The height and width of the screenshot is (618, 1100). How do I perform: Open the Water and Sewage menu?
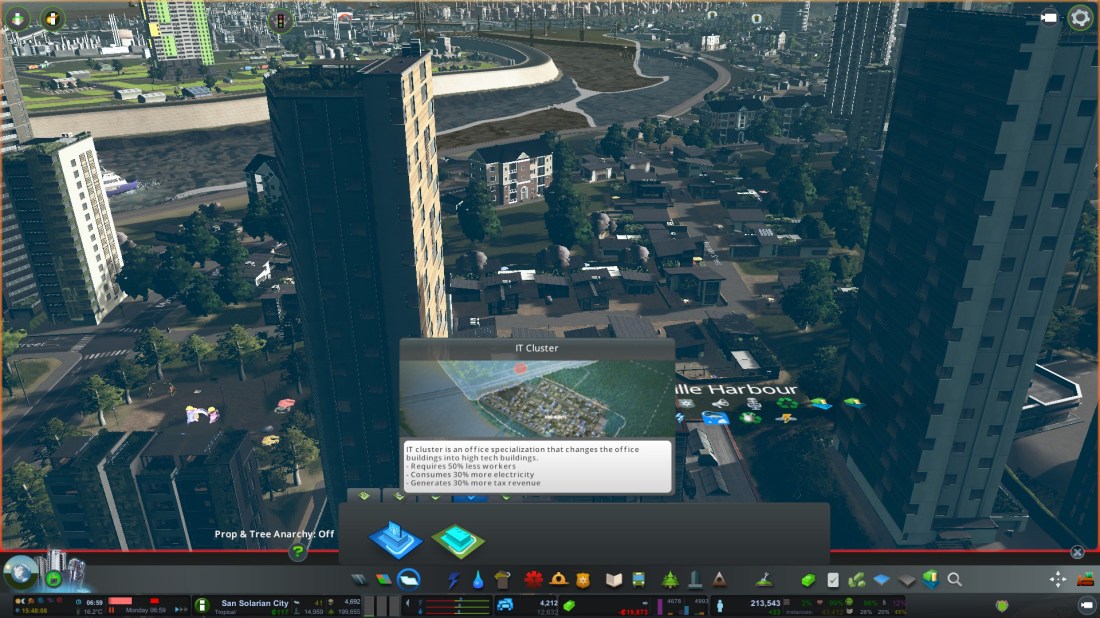tap(478, 580)
